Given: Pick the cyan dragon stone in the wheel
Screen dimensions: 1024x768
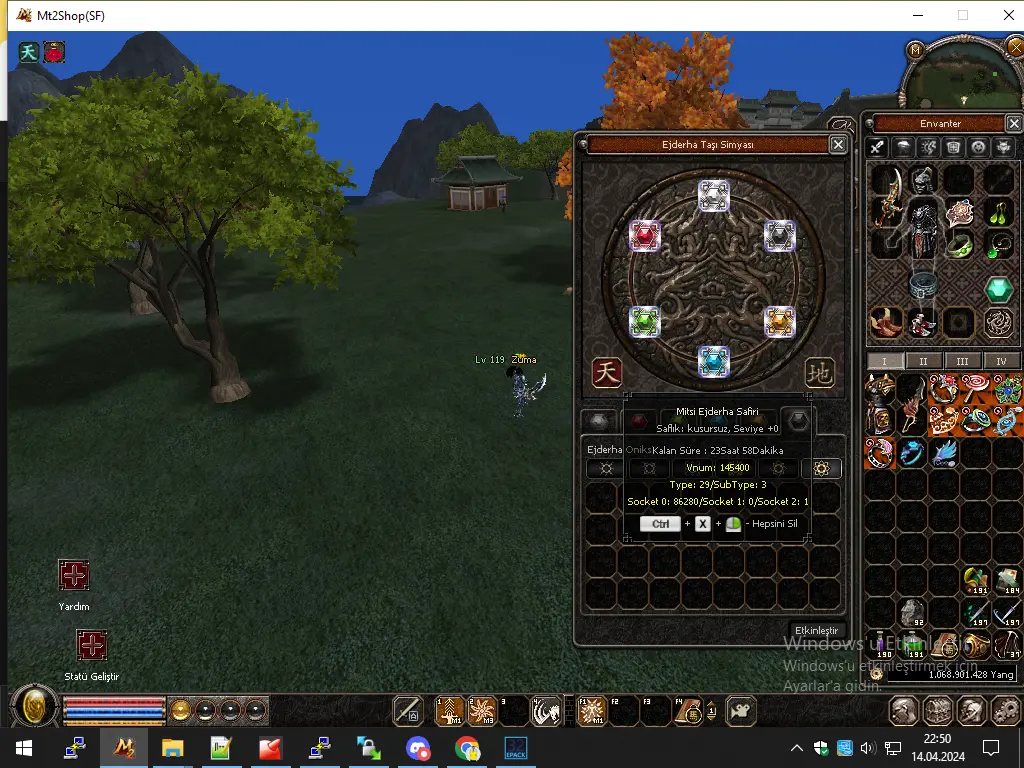Looking at the screenshot, I should point(713,361).
